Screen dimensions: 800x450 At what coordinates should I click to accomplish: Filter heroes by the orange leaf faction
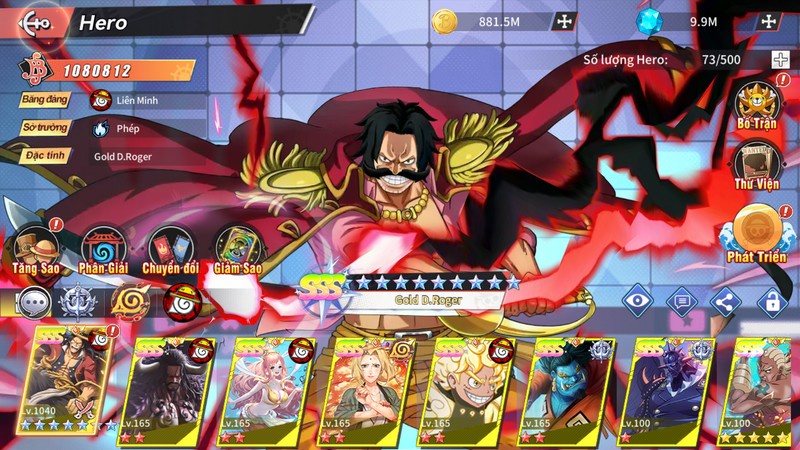point(130,302)
